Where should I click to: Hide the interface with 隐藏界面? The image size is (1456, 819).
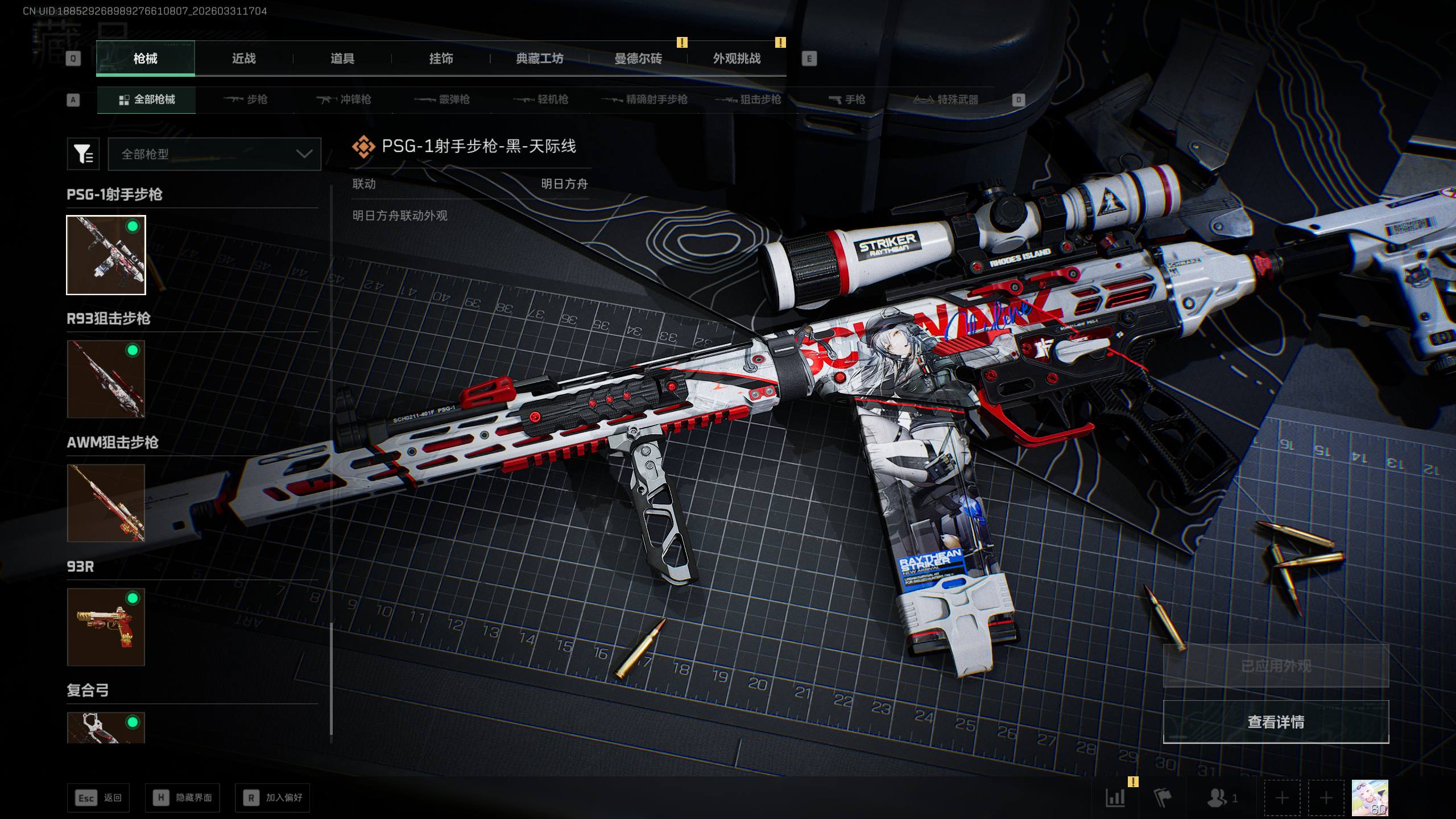[x=183, y=798]
